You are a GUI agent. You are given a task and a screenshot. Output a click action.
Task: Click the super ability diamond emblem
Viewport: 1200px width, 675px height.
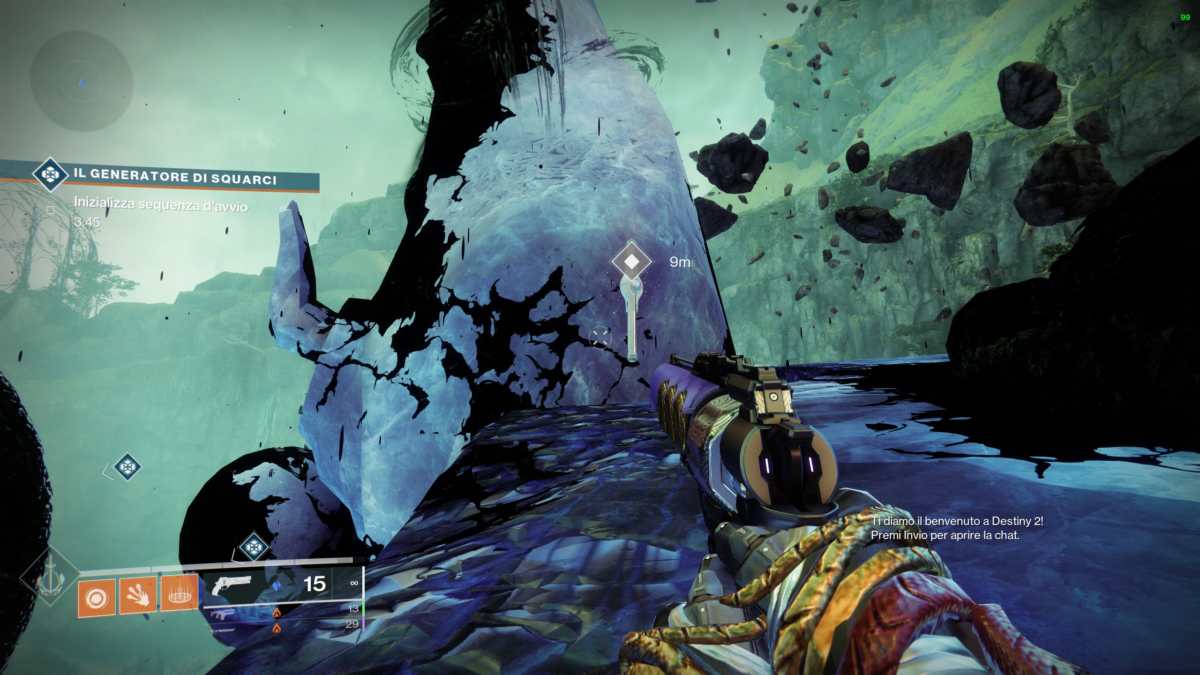click(x=50, y=577)
